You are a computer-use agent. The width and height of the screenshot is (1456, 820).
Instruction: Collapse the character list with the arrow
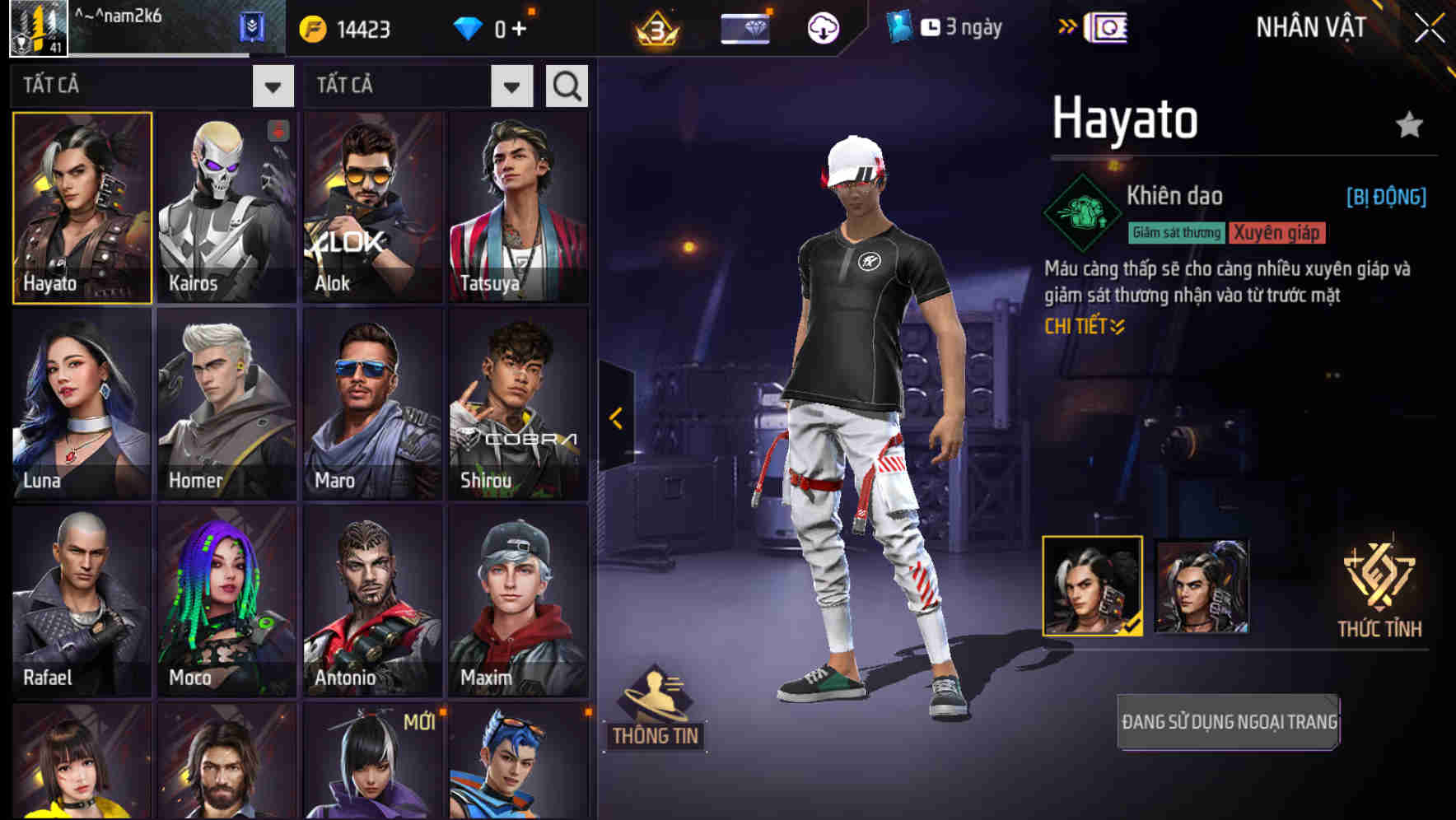(614, 418)
